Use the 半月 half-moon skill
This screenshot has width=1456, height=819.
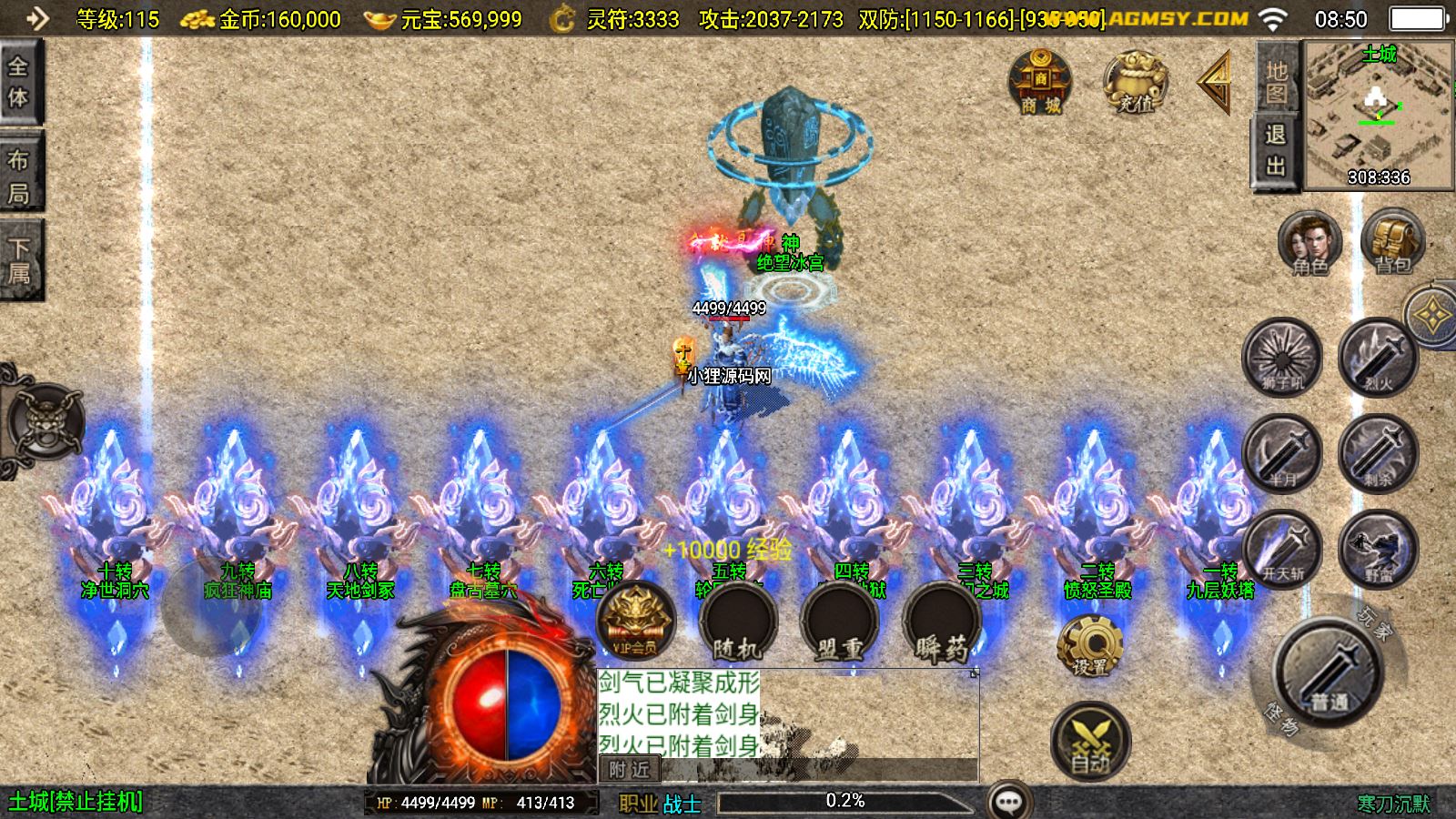[x=1282, y=453]
